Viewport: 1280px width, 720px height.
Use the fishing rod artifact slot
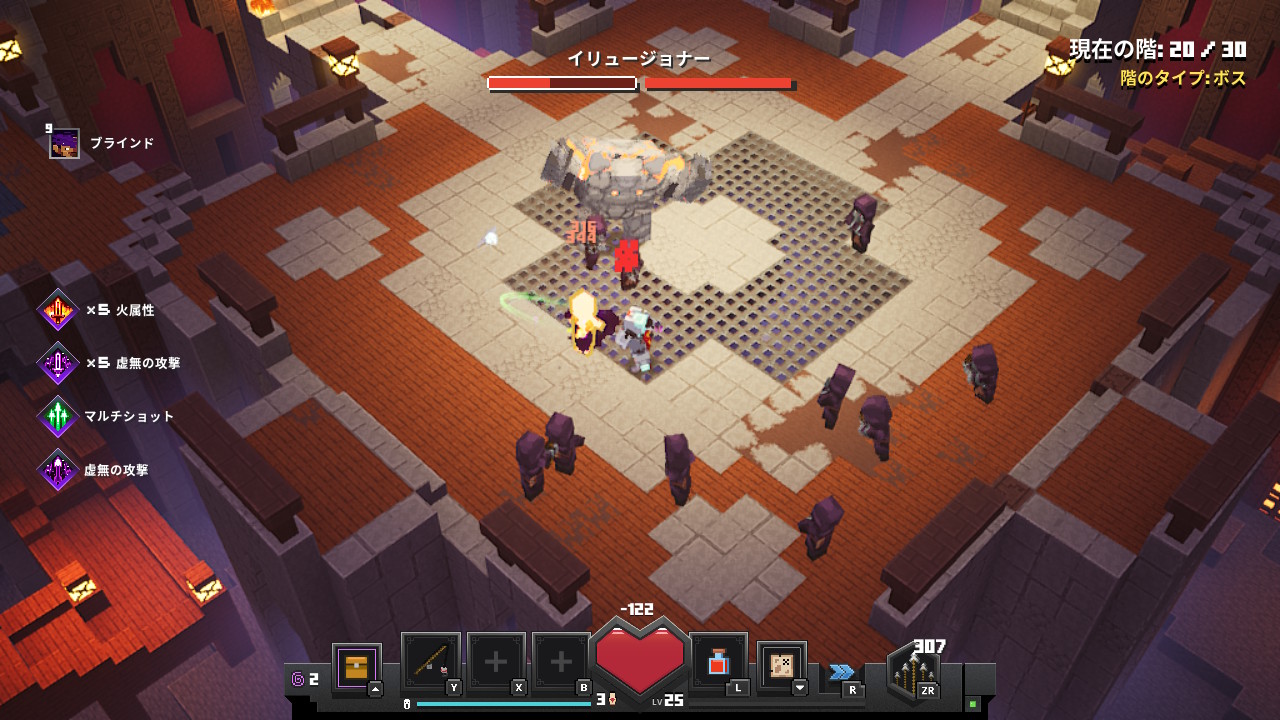point(431,662)
